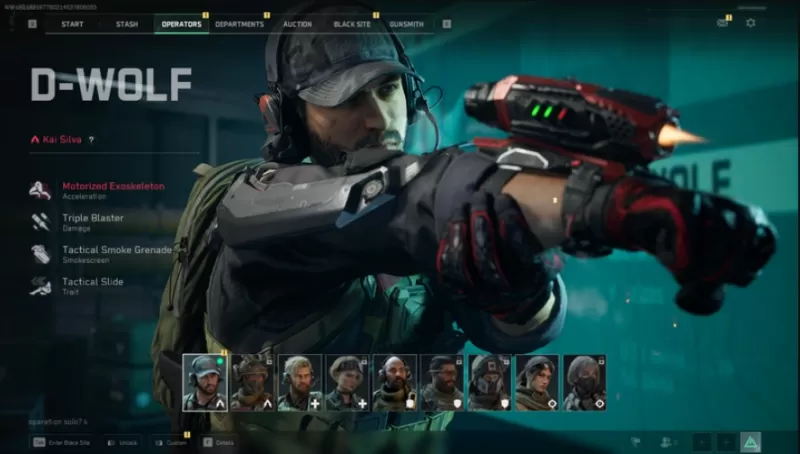Click the green triangle button
The image size is (800, 454).
[750, 441]
